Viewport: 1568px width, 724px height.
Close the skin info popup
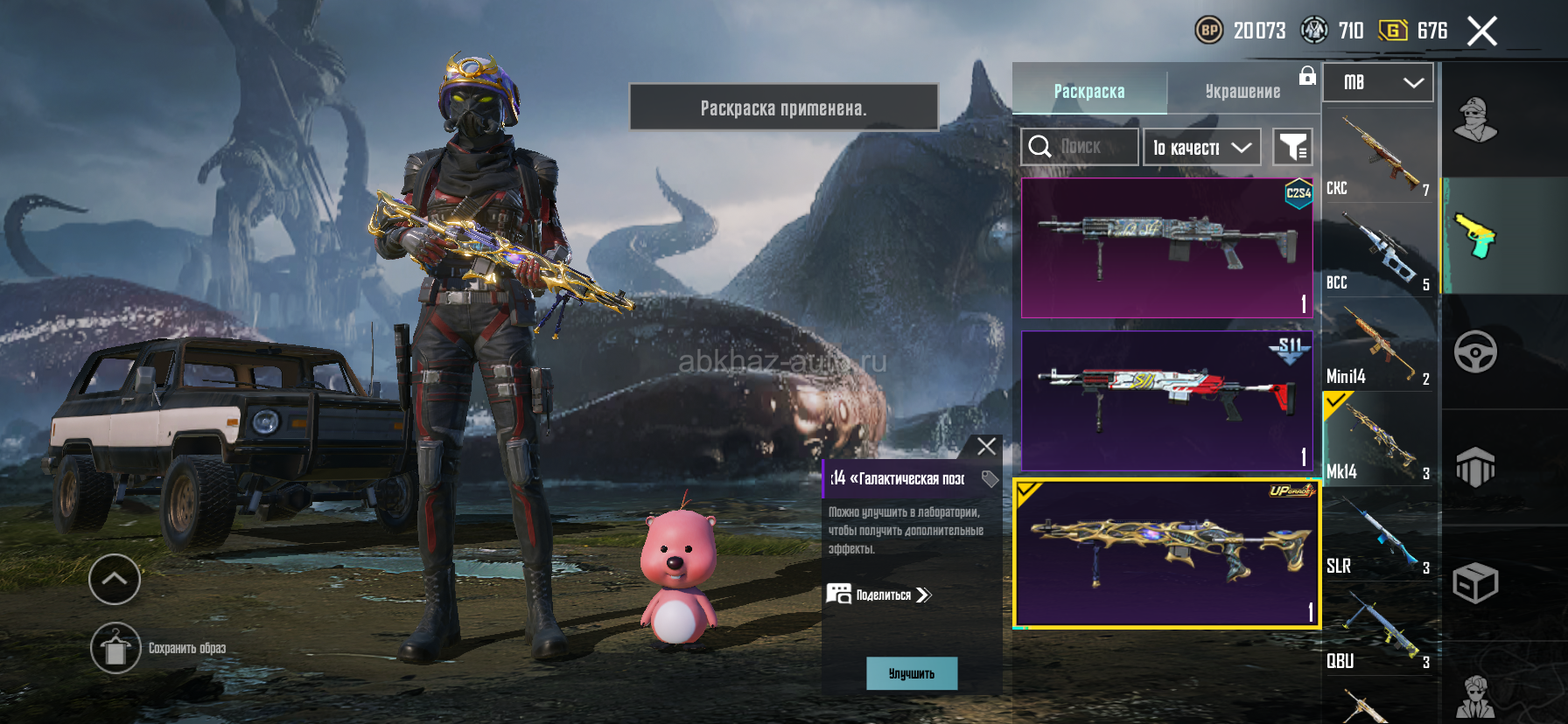pyautogui.click(x=986, y=447)
